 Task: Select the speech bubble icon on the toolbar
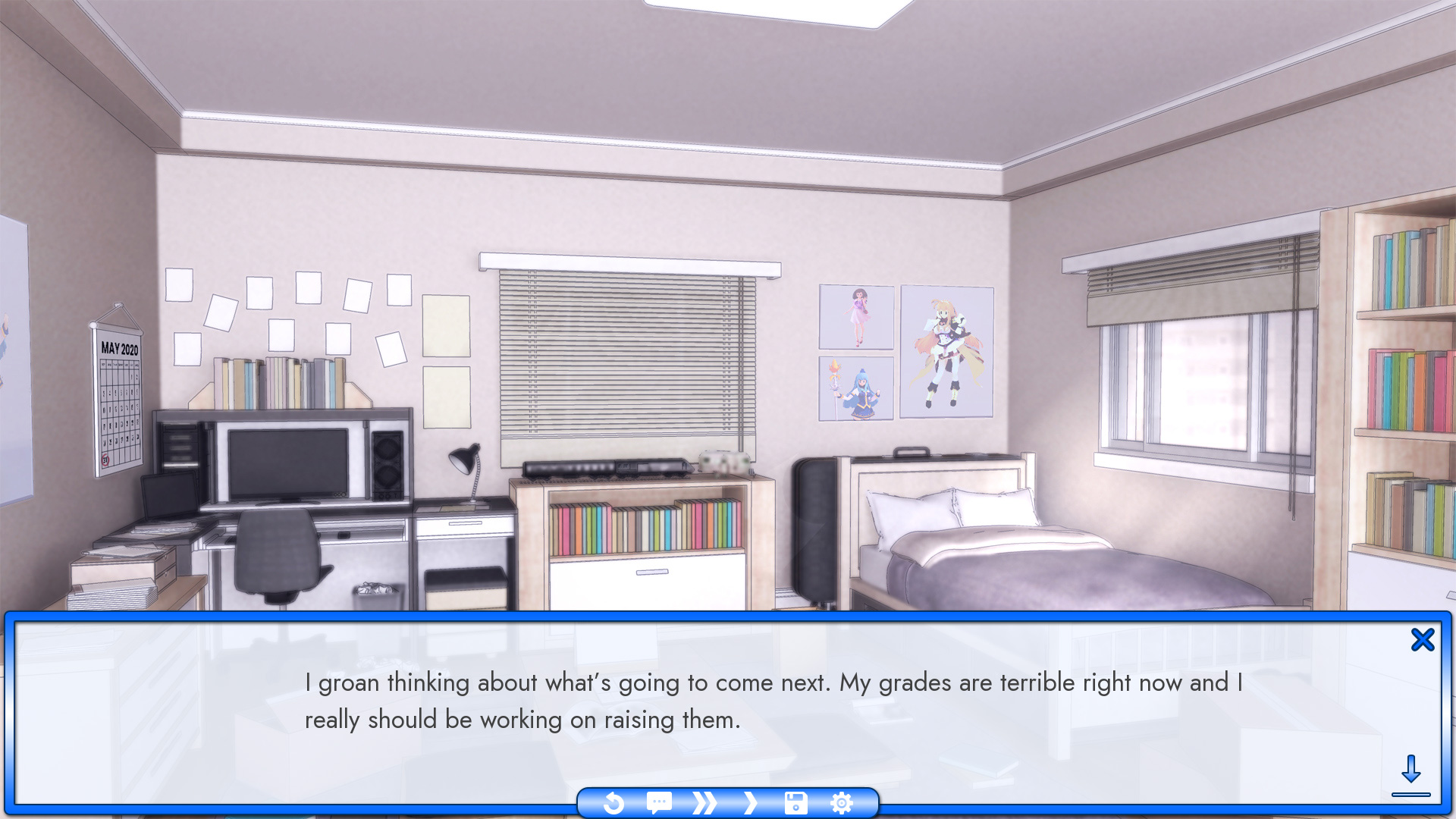658,803
